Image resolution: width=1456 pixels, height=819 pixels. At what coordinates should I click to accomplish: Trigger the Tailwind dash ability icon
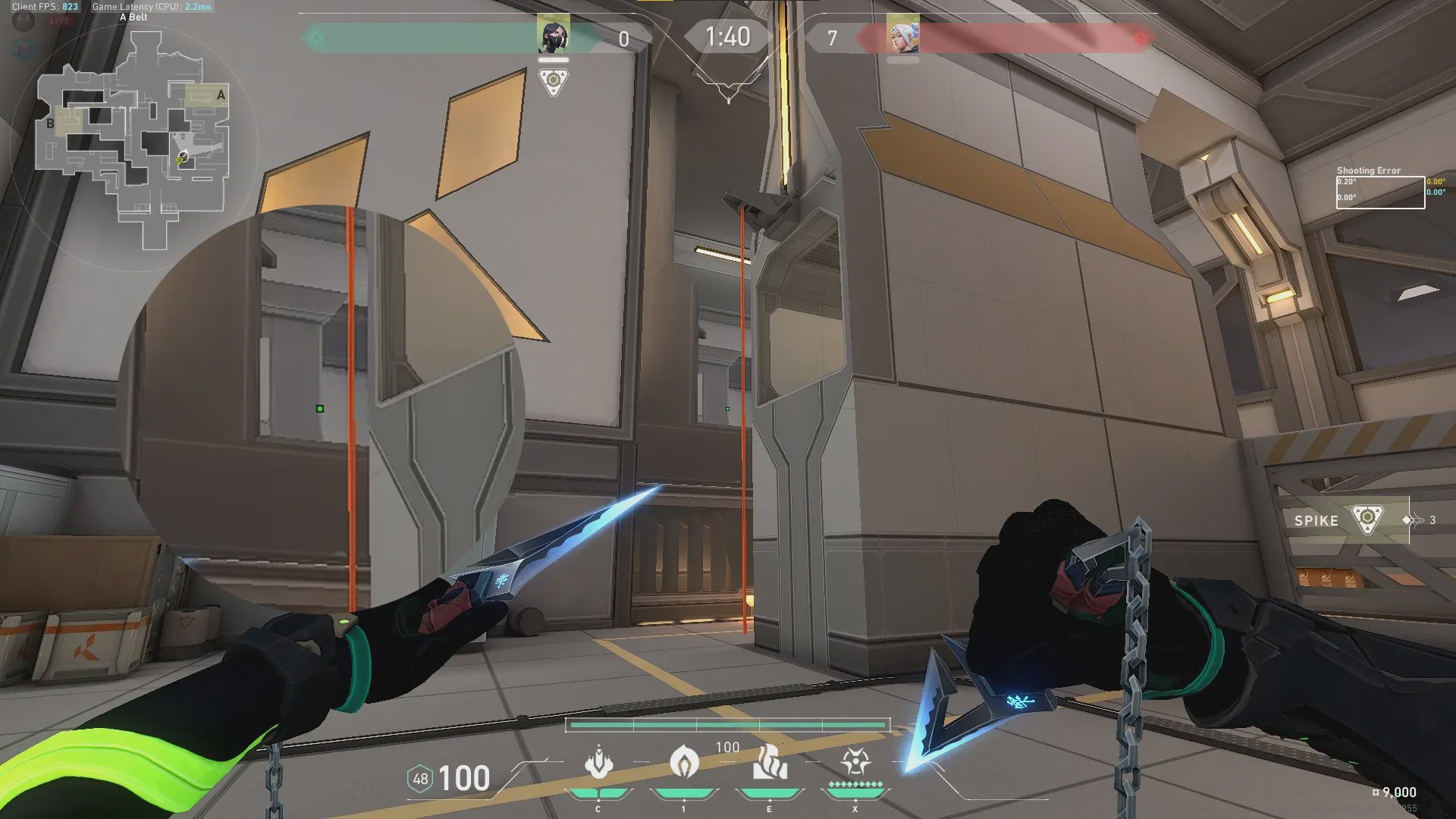tap(770, 762)
